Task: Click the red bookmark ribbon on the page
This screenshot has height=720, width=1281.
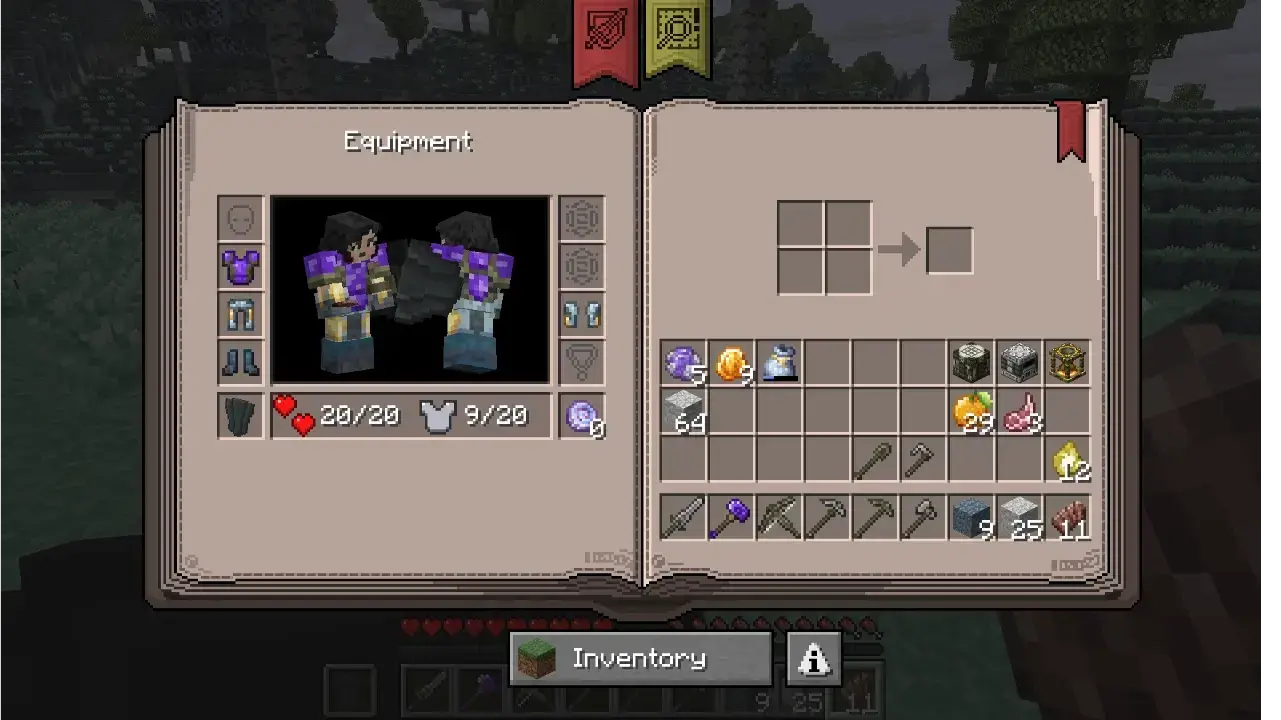Action: coord(1070,129)
